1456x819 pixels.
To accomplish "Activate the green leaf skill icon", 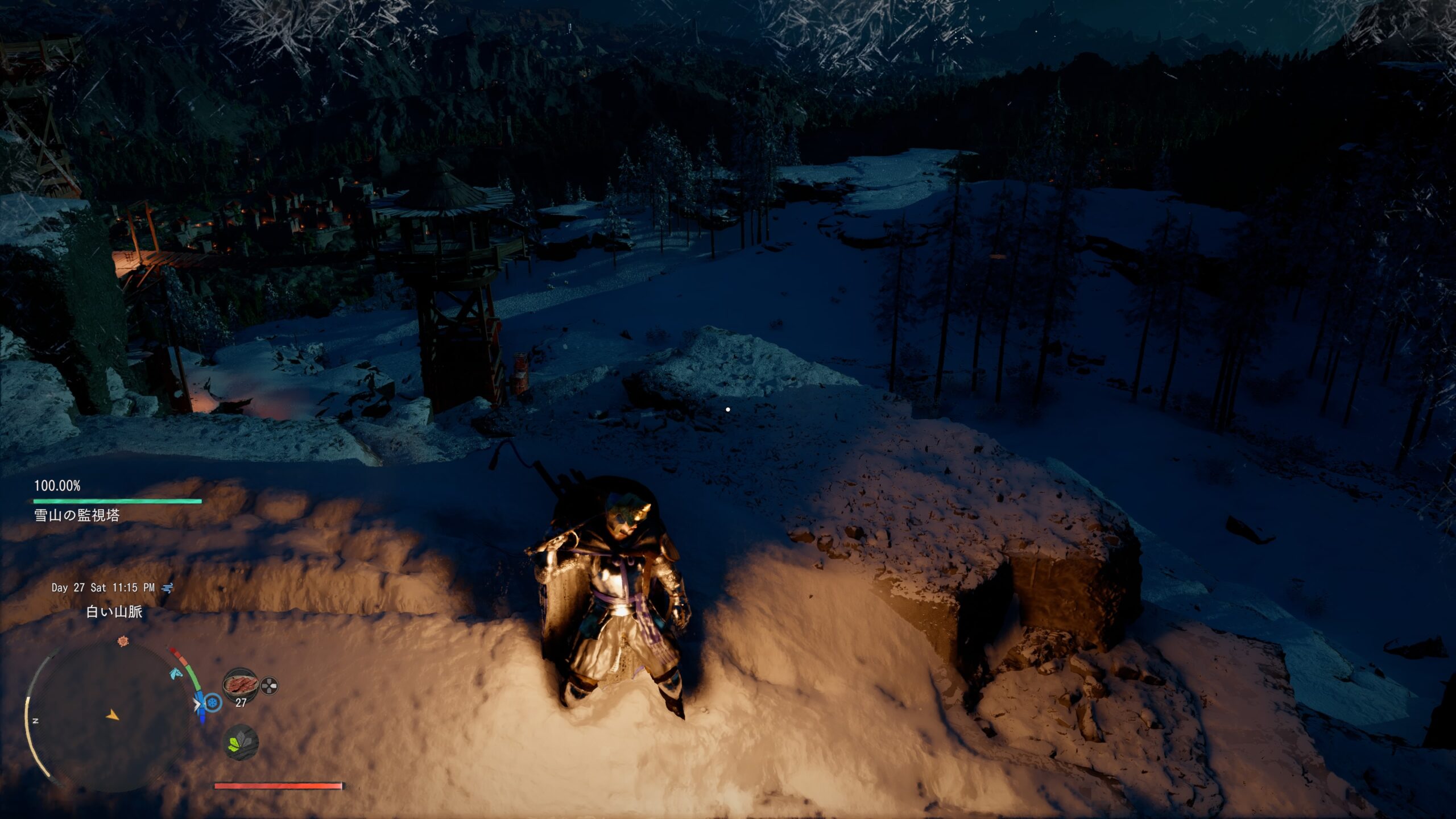I will [240, 742].
